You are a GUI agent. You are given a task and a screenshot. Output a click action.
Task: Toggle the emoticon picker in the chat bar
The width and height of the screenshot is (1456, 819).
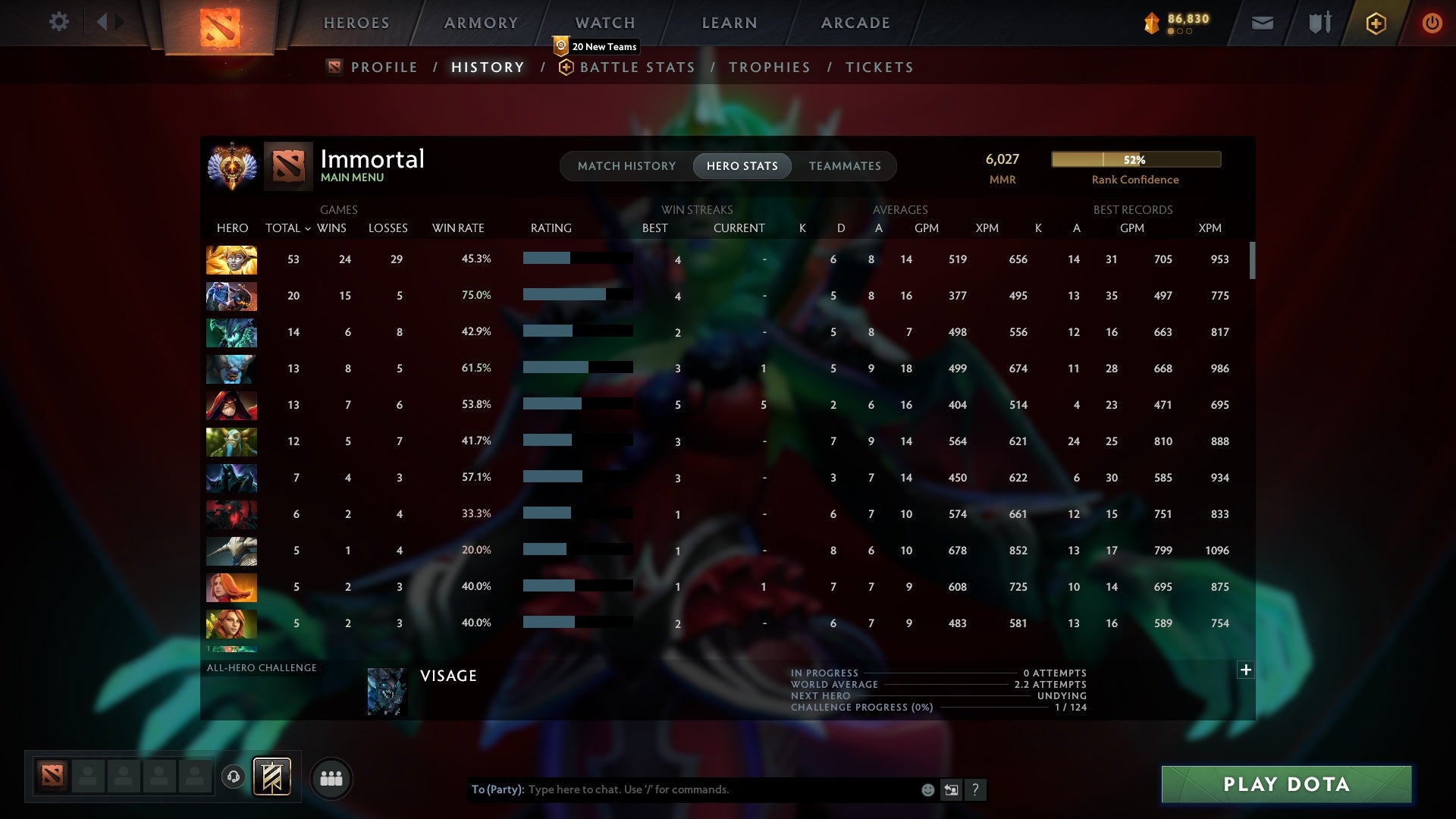pyautogui.click(x=928, y=789)
